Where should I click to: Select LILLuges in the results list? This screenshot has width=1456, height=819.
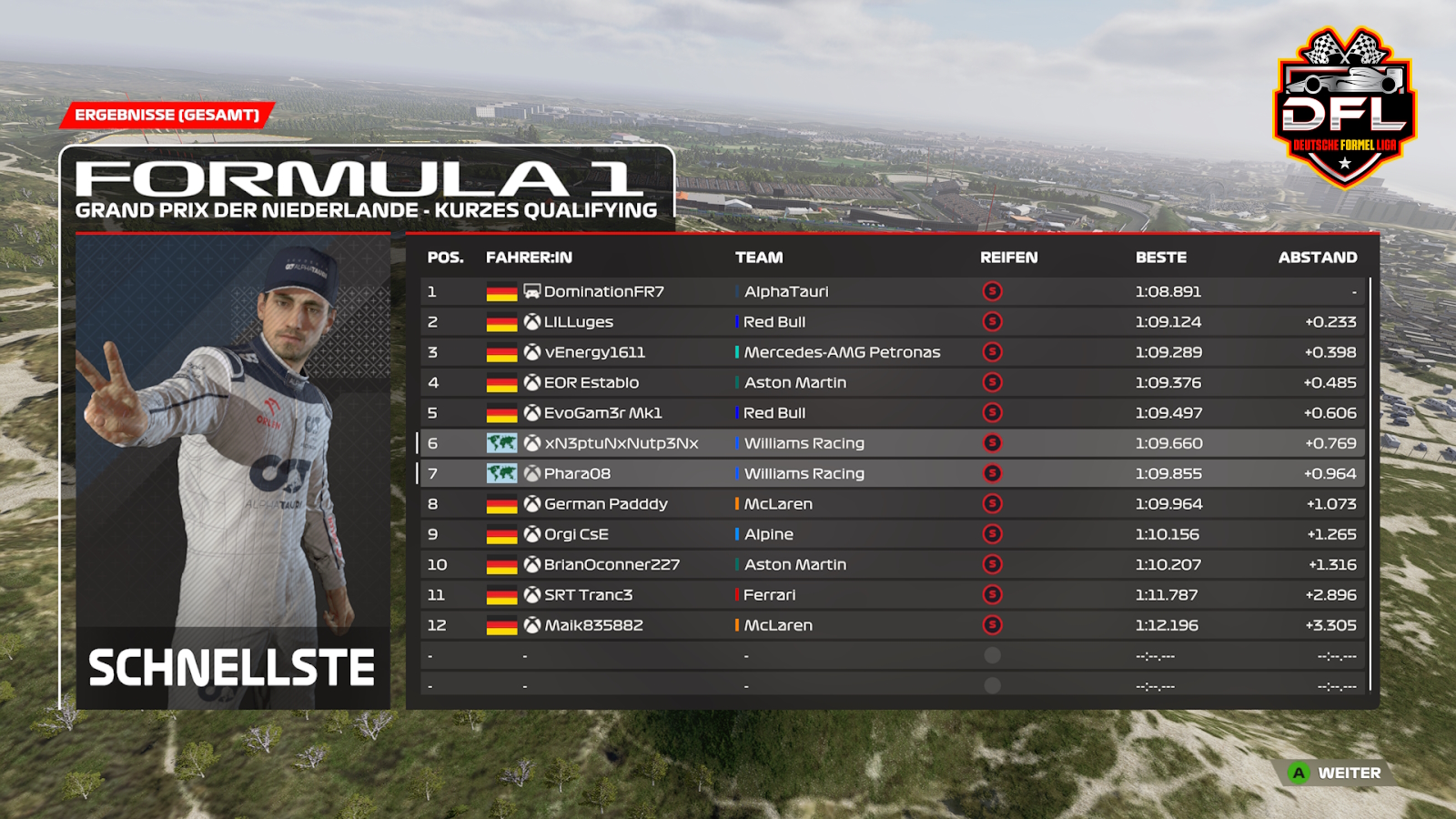[x=579, y=322]
